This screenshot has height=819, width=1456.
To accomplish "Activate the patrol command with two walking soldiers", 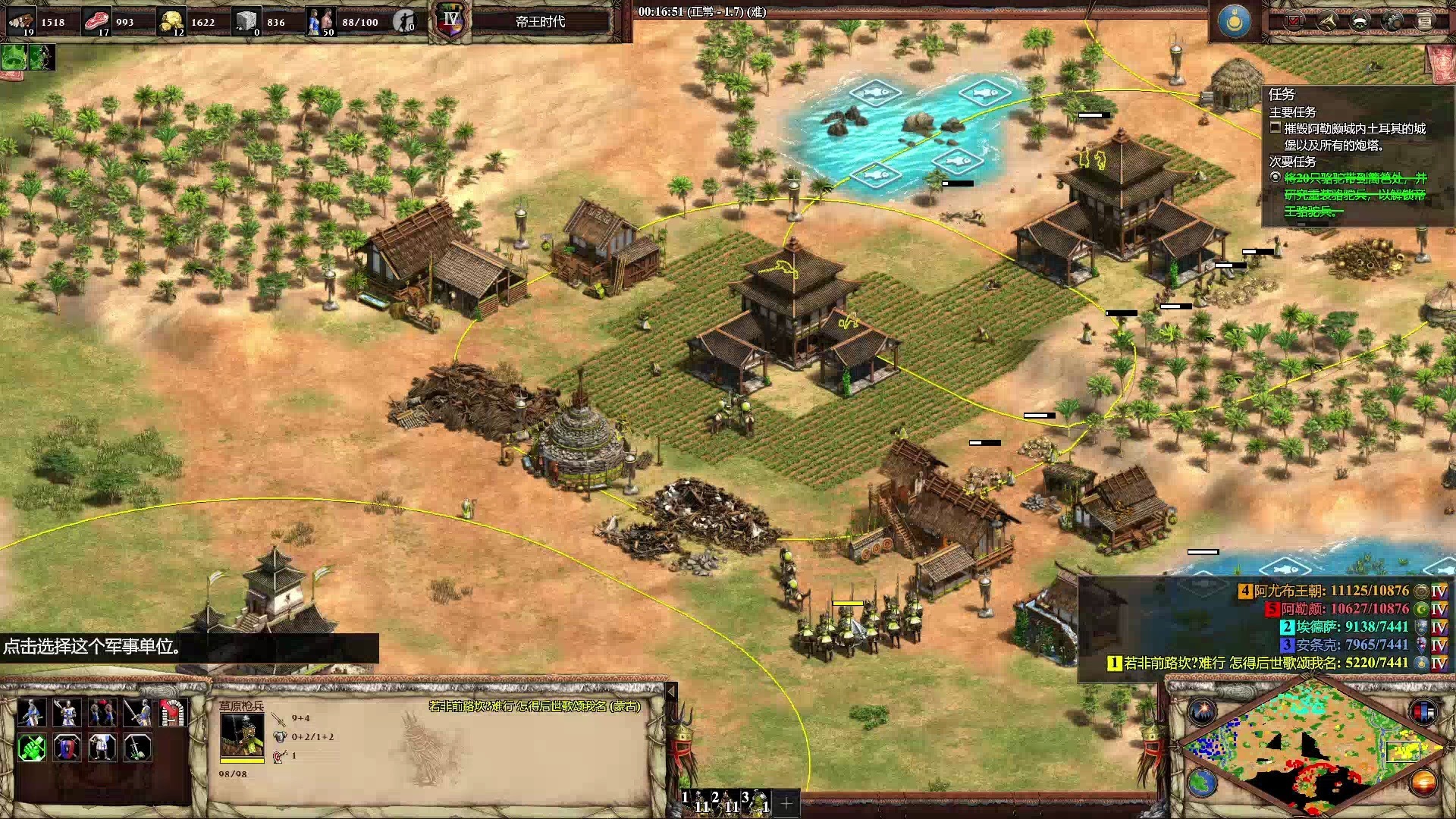I will (x=103, y=713).
